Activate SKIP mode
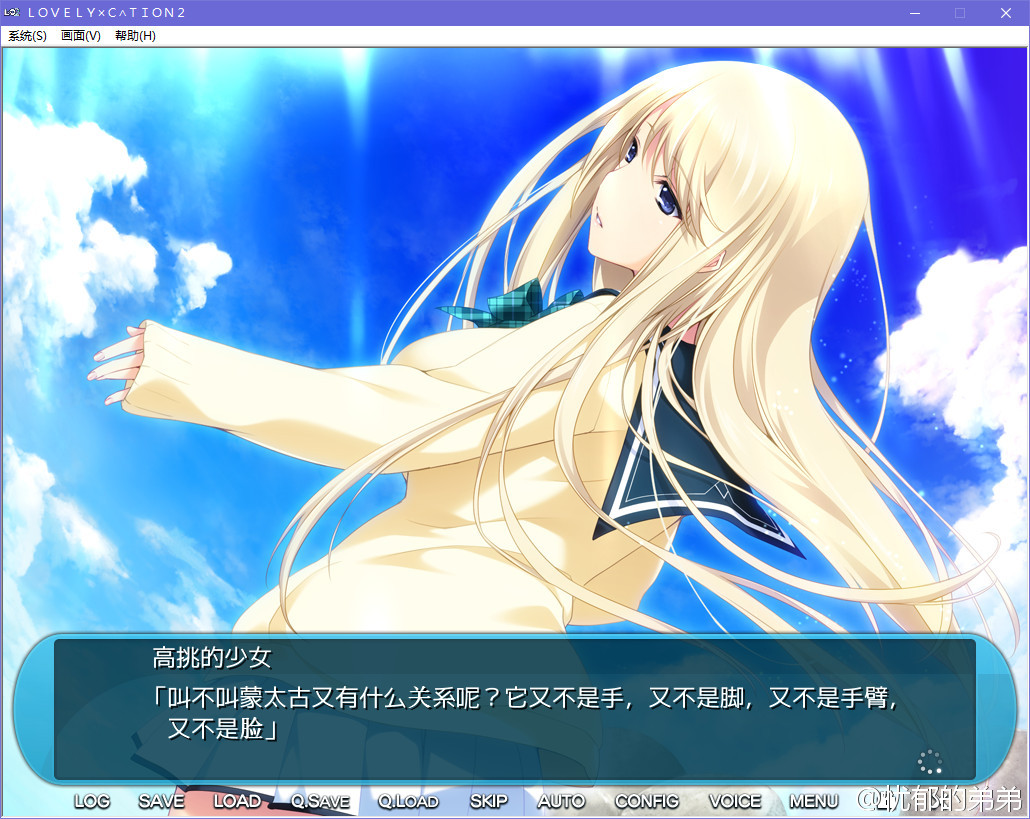Viewport: 1030px width, 819px height. coord(489,801)
